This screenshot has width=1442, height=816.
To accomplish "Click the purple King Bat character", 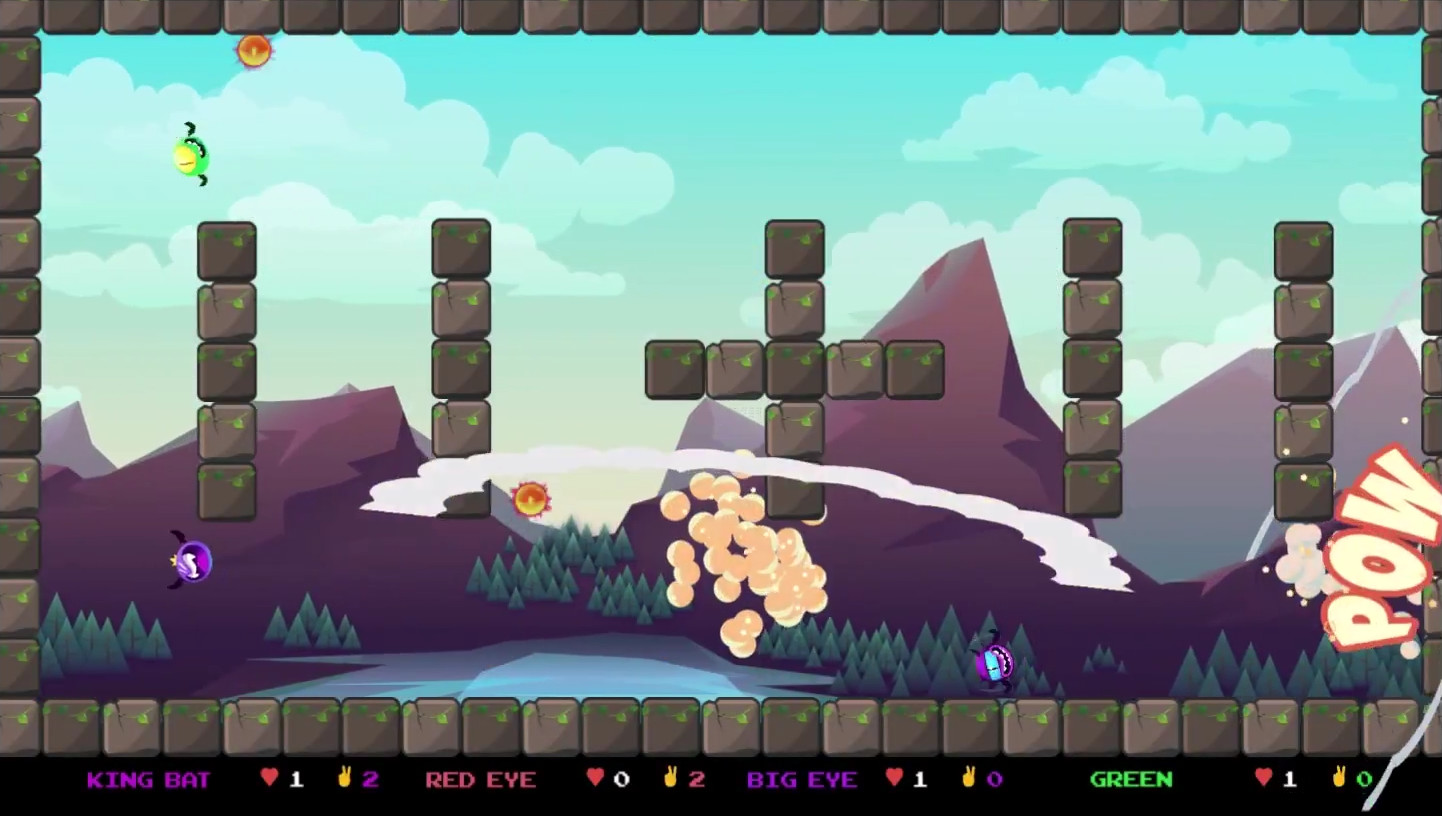I will point(190,562).
